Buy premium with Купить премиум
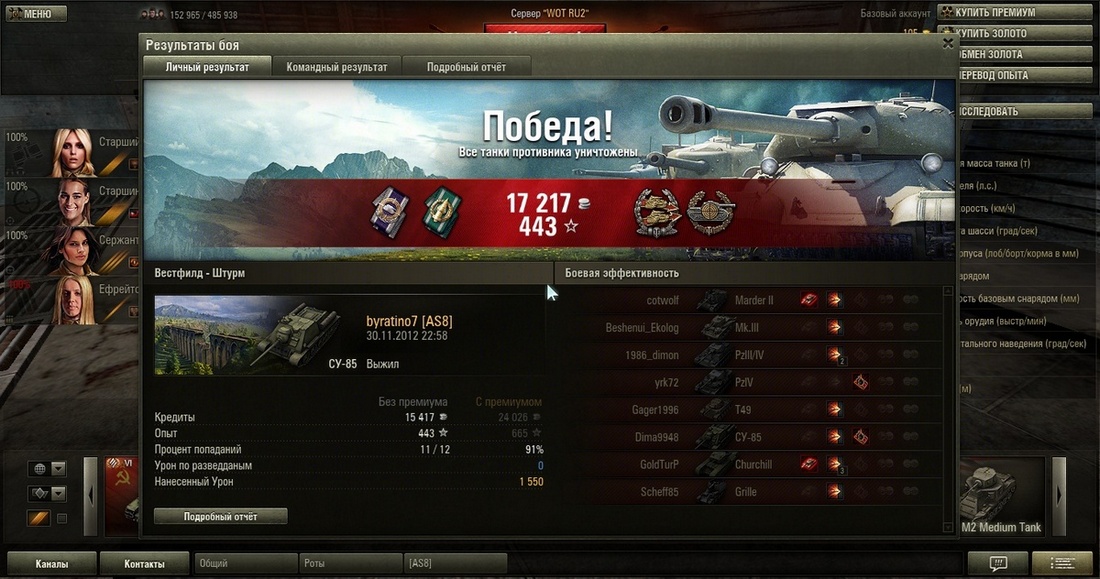1100x579 pixels. pyautogui.click(x=1017, y=13)
